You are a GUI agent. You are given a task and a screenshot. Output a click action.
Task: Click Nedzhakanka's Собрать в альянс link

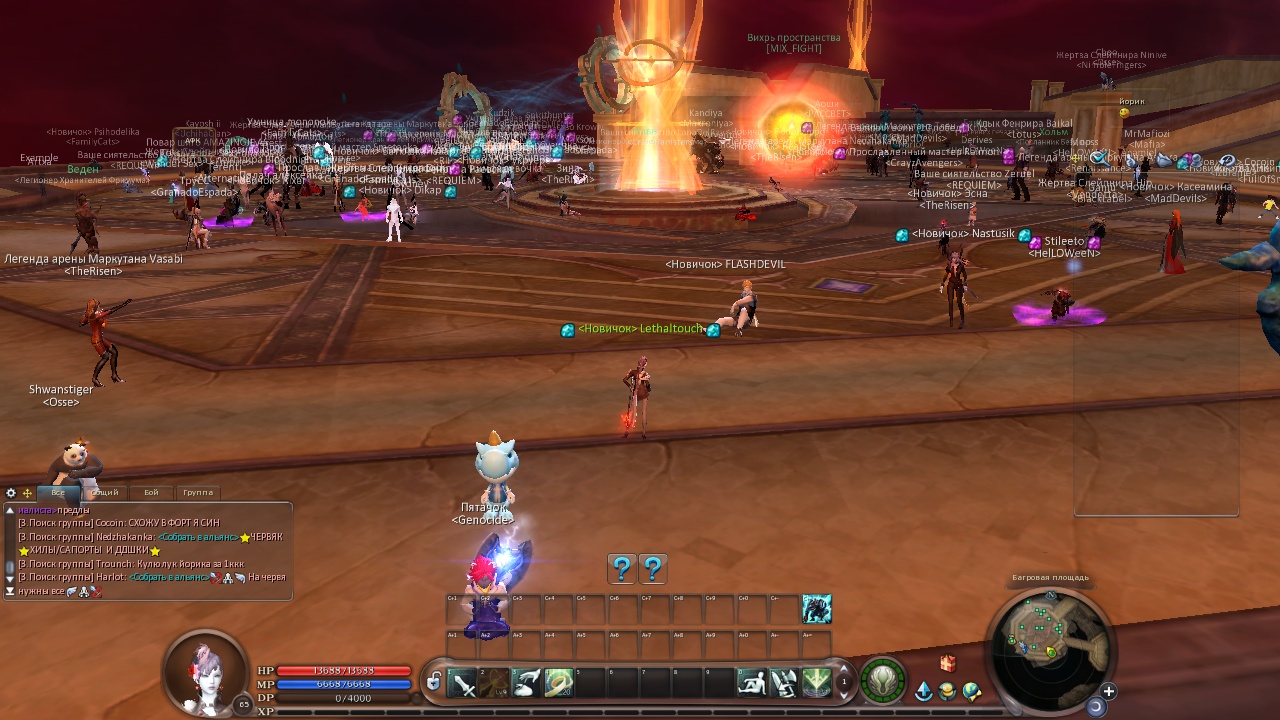tap(197, 537)
